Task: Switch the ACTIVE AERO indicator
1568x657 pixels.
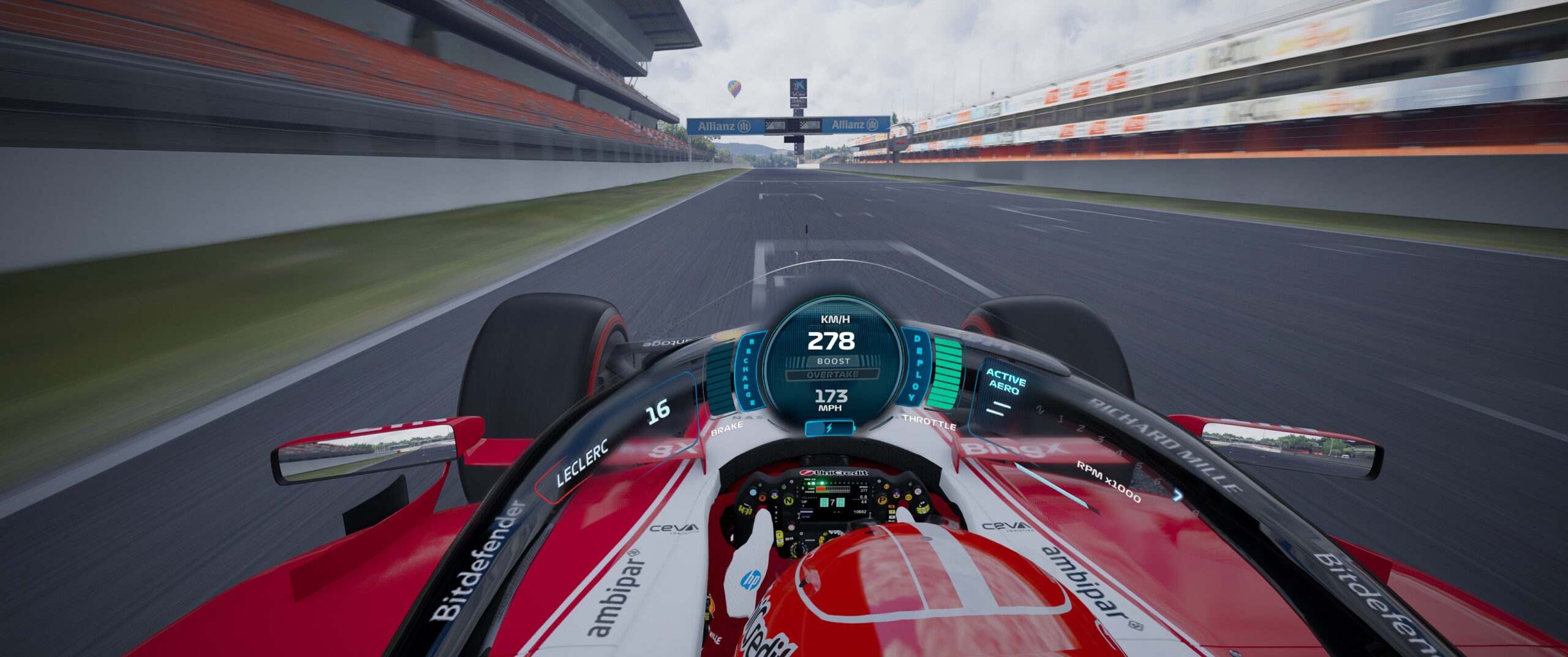Action: [1005, 381]
